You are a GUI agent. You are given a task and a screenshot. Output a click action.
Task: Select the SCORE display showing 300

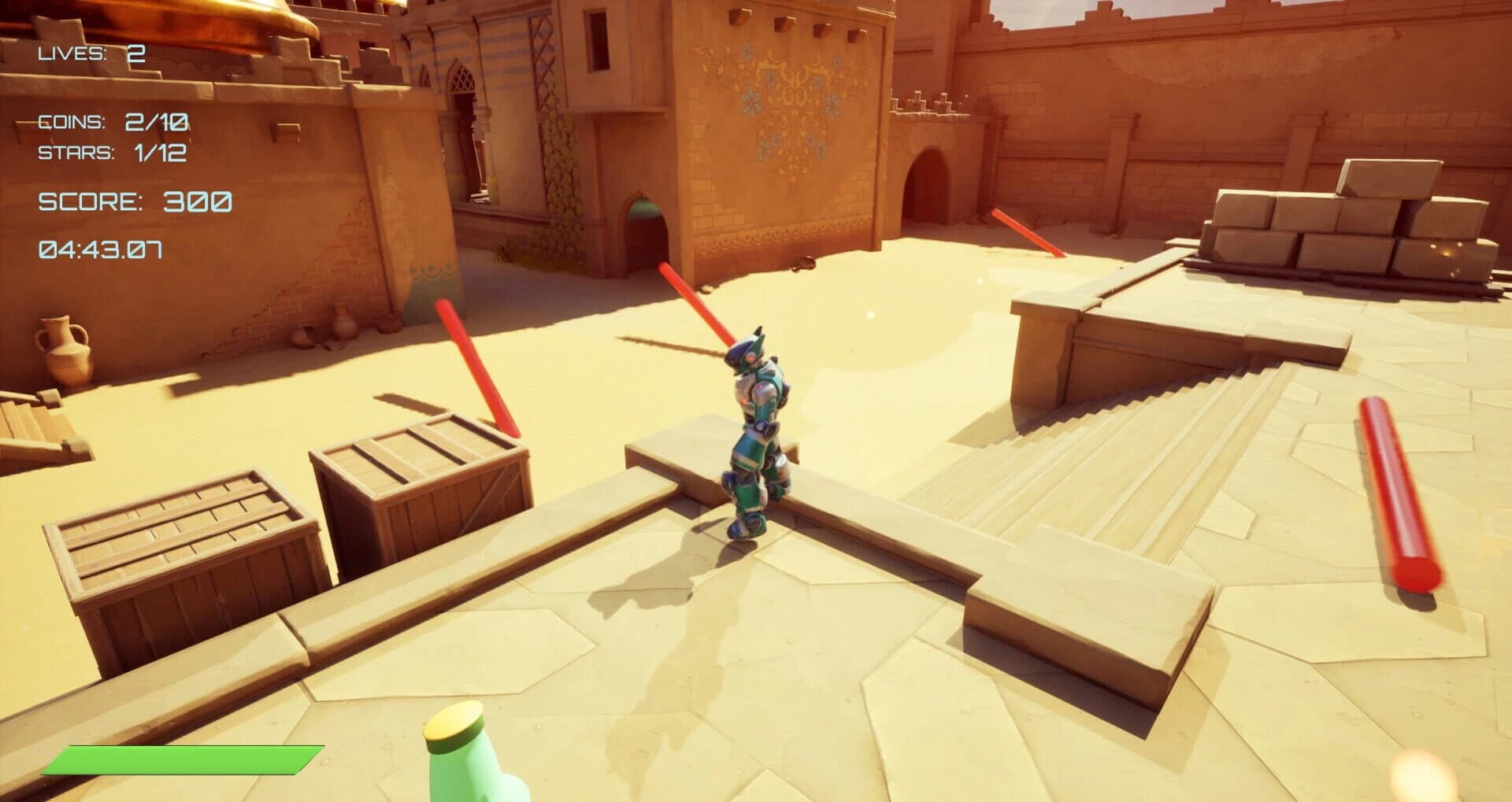pyautogui.click(x=134, y=201)
